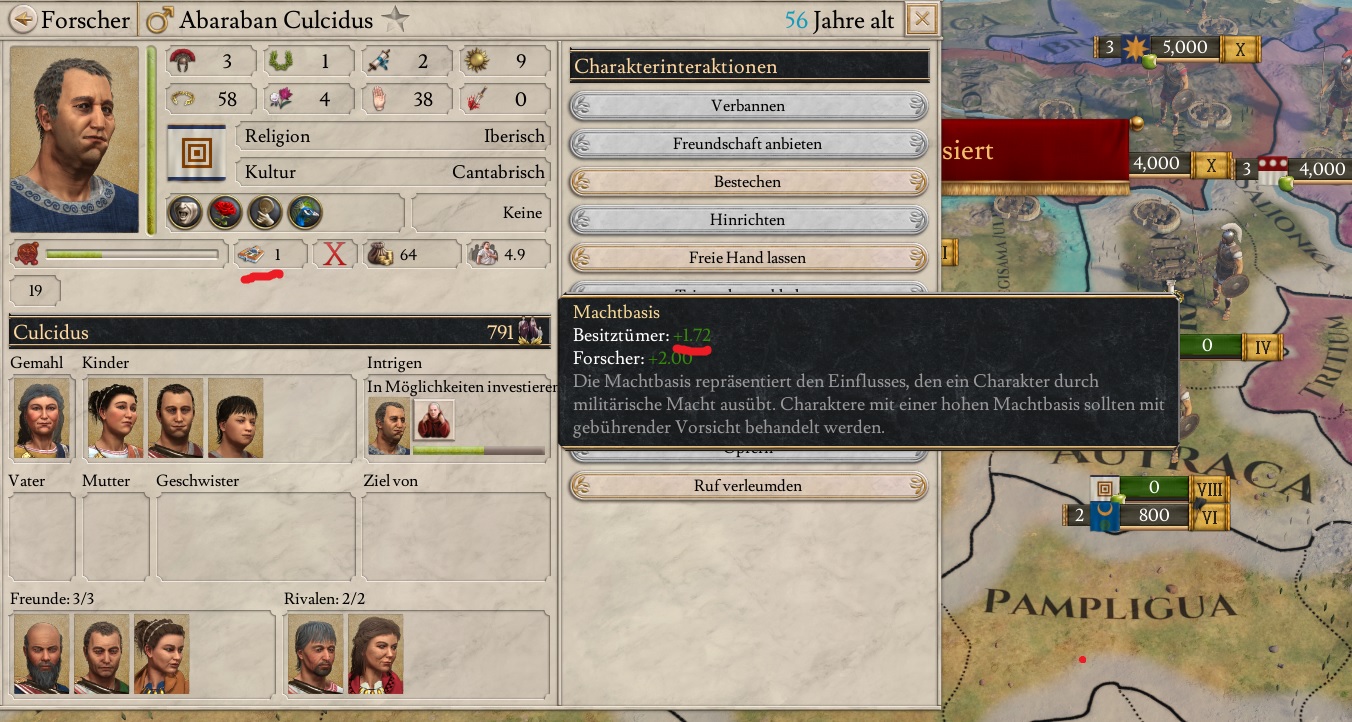Click the peacock trait icon

point(306,213)
